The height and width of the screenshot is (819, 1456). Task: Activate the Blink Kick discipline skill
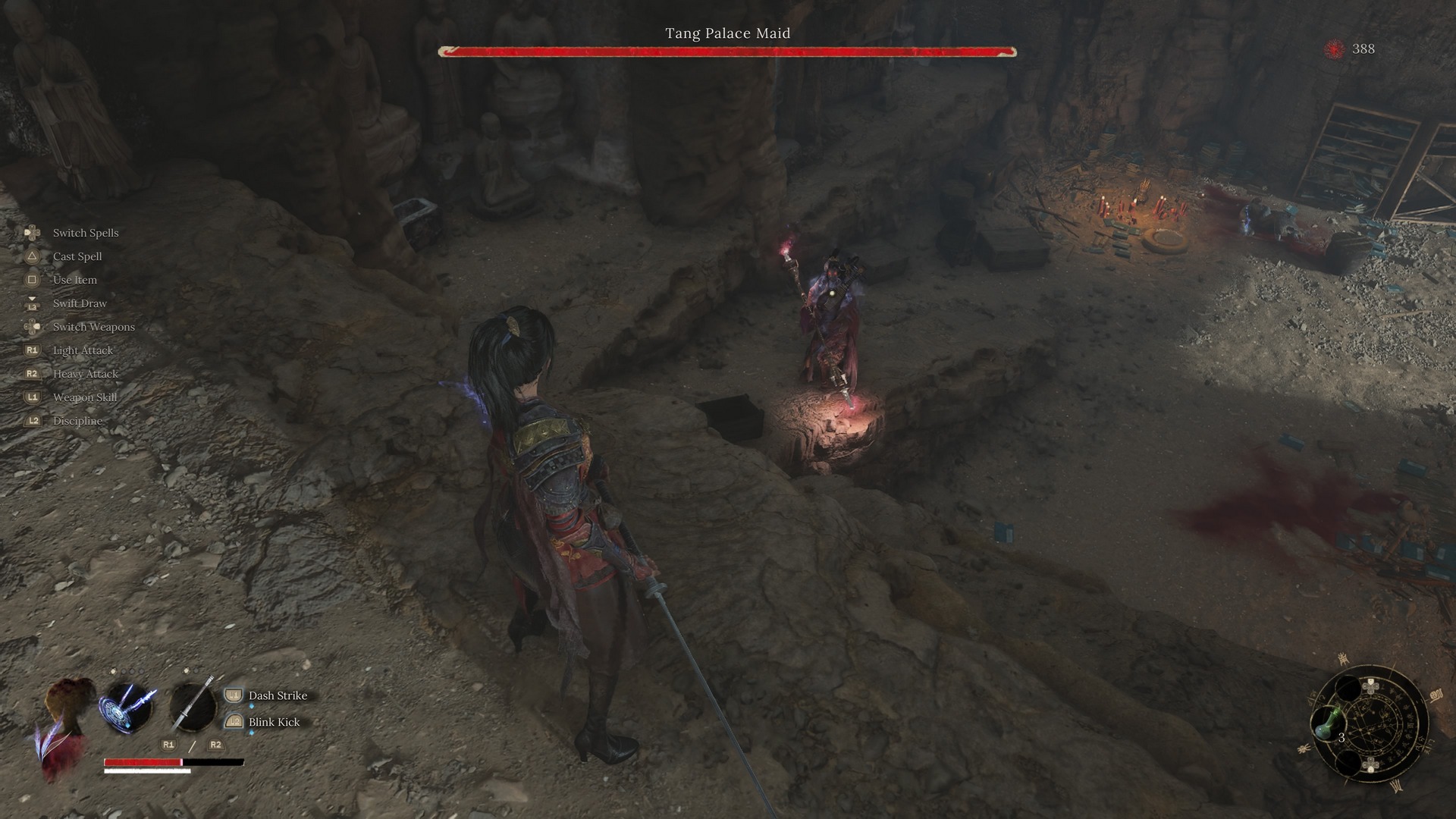274,722
